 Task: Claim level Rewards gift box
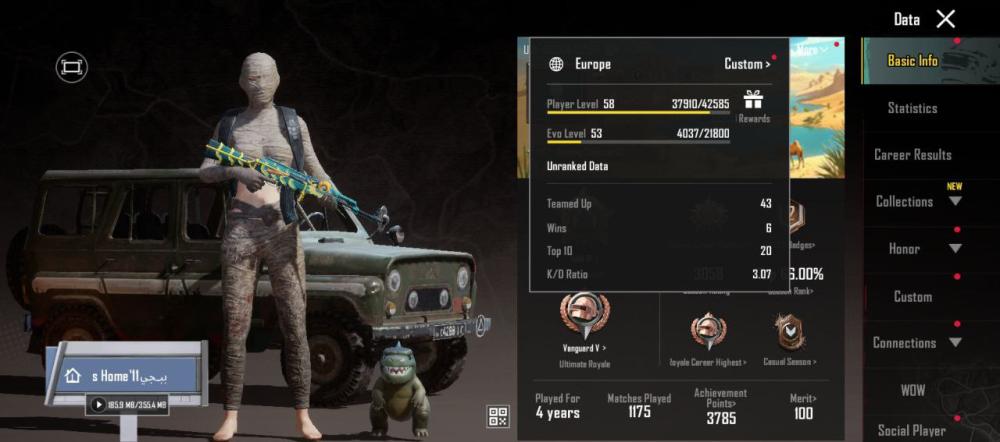coord(753,103)
